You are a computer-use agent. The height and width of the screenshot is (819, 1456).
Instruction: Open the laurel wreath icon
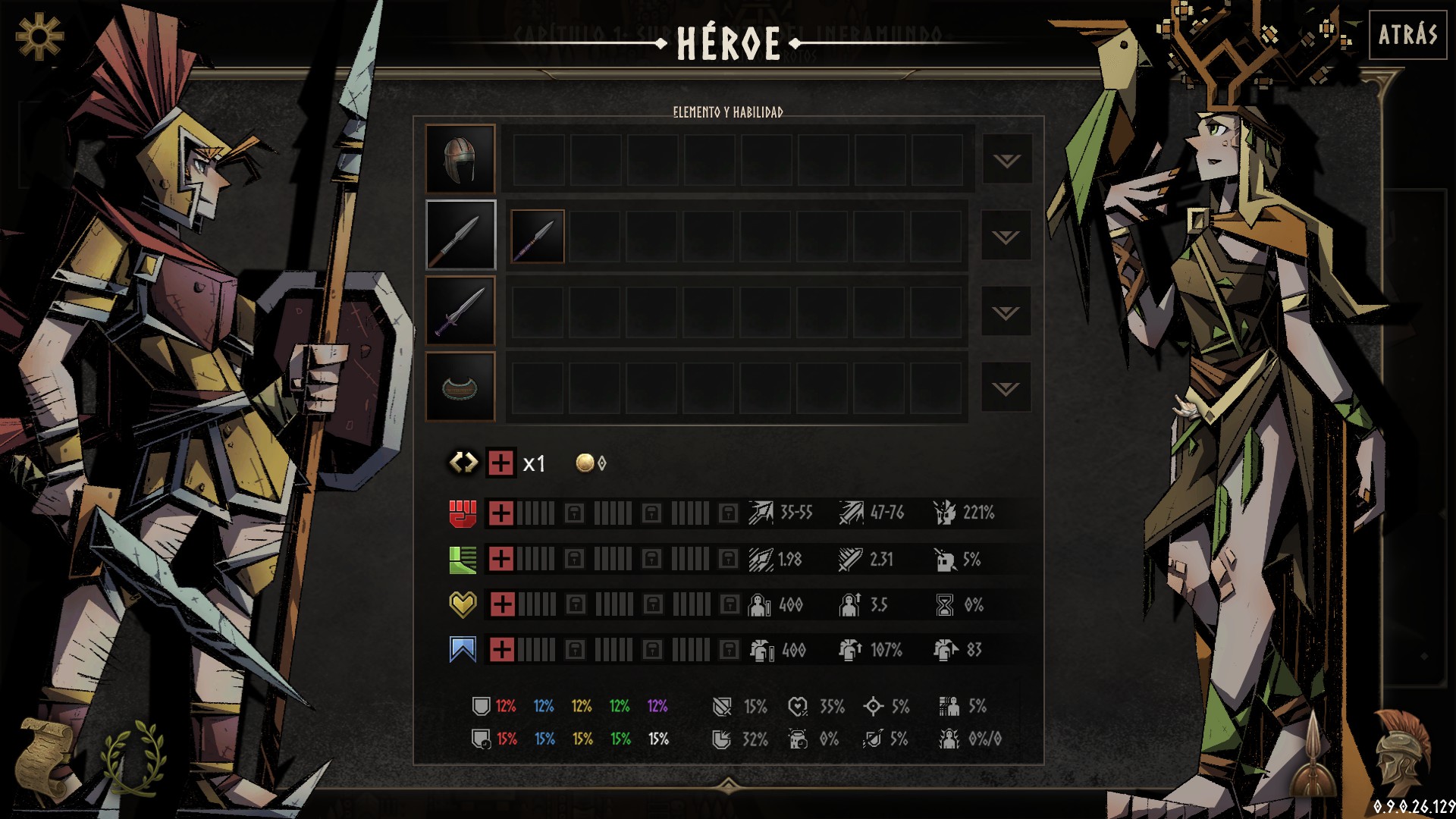point(135,758)
